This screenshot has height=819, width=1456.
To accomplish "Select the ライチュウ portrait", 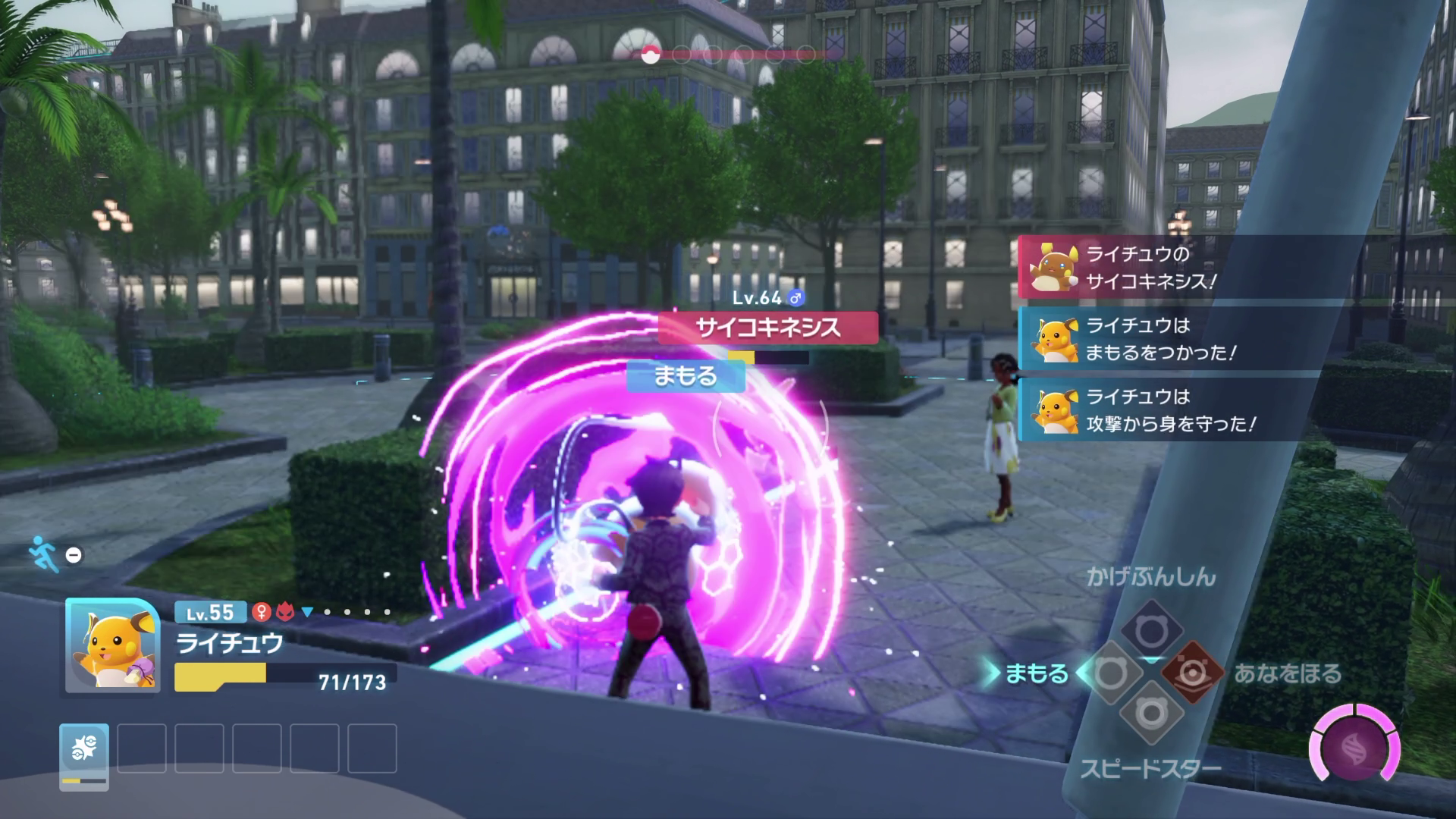I will [x=112, y=645].
